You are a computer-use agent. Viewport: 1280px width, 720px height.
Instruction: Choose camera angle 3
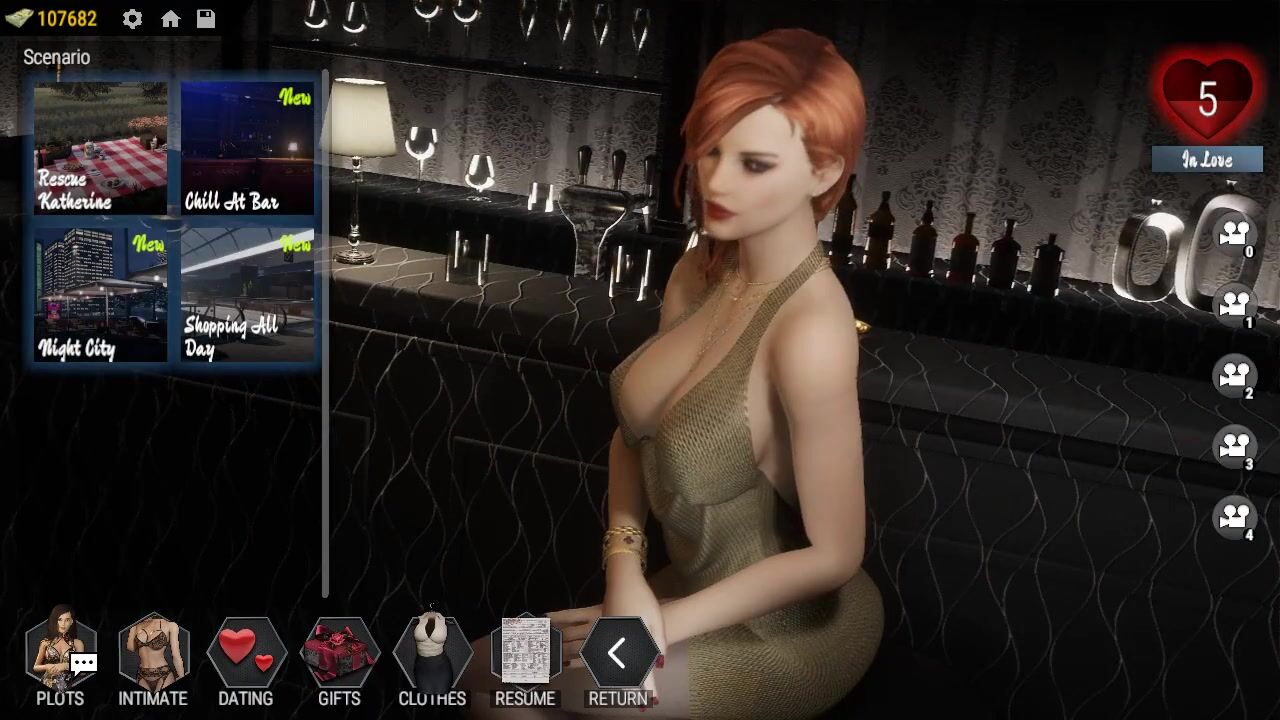[1234, 446]
